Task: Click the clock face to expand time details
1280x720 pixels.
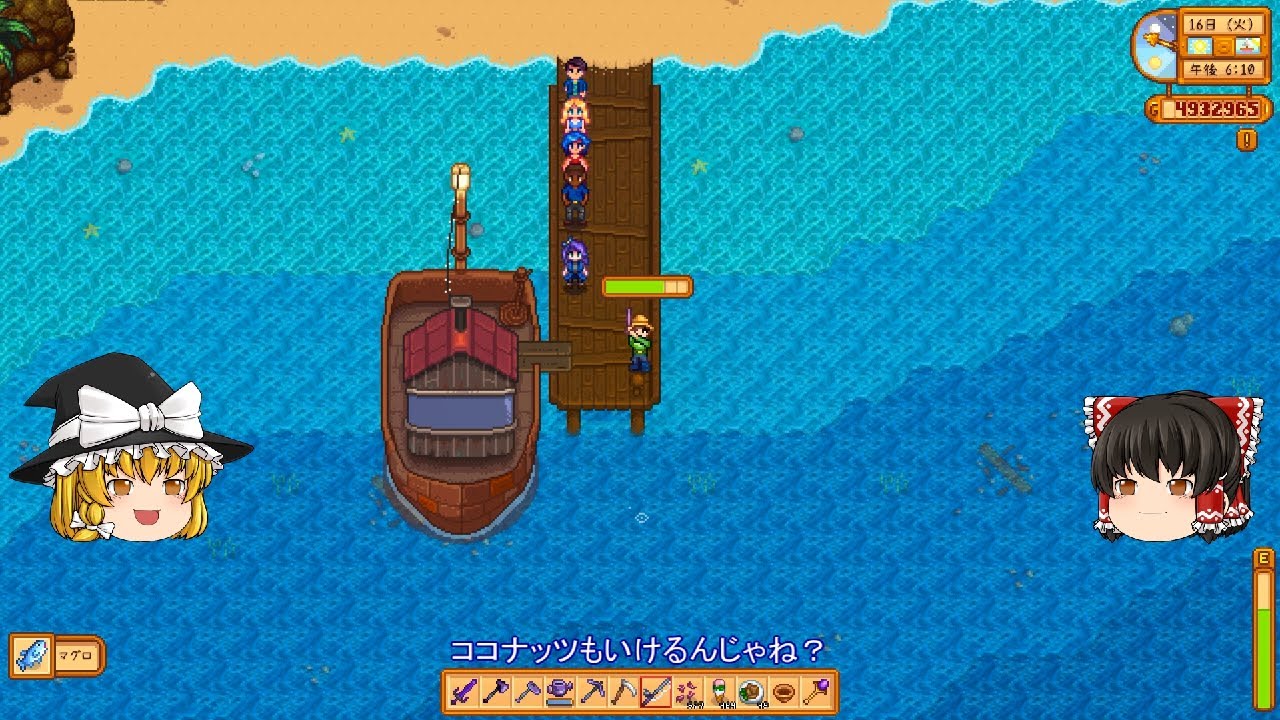Action: click(x=1157, y=46)
